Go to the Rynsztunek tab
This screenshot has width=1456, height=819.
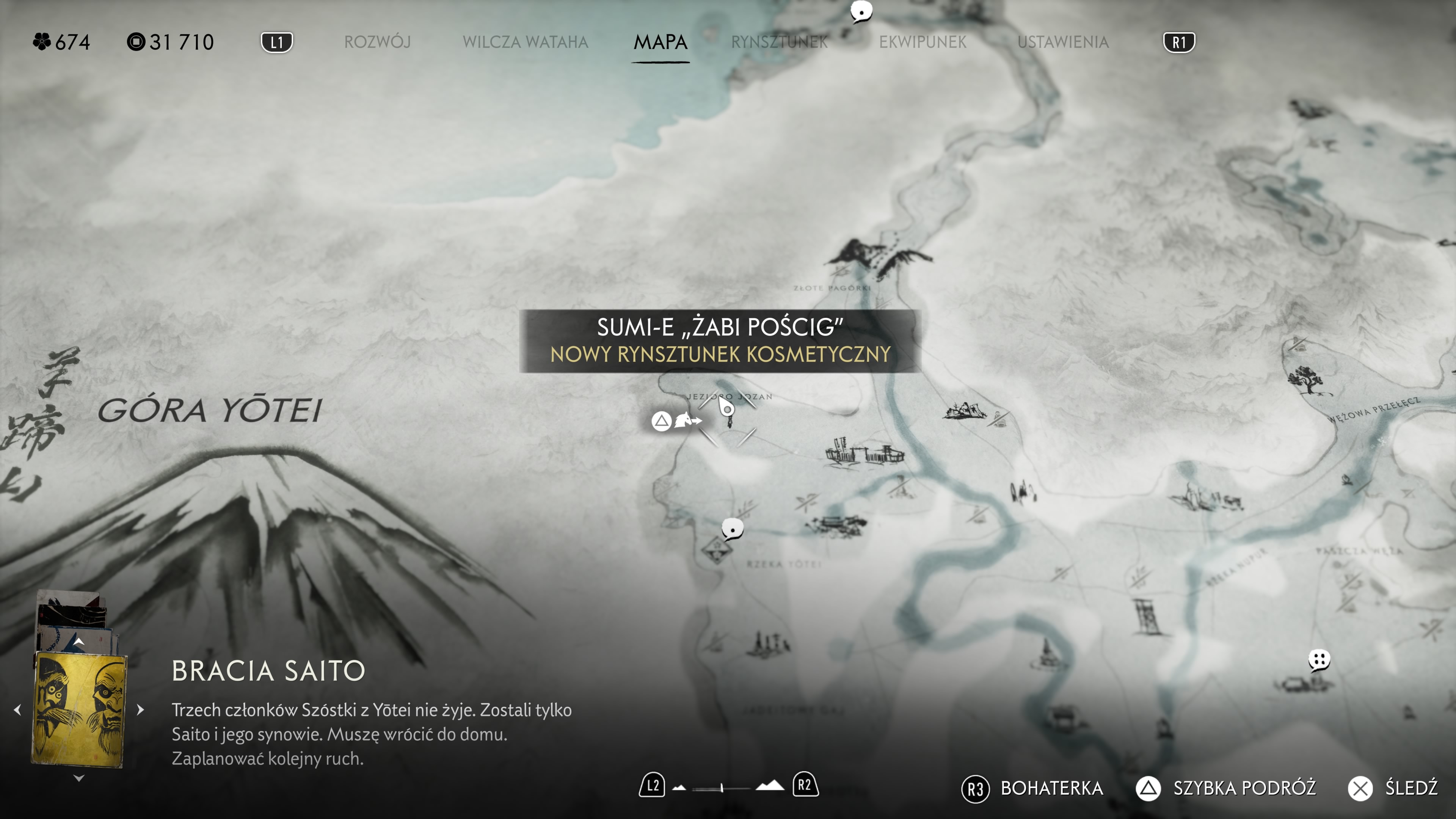coord(780,42)
